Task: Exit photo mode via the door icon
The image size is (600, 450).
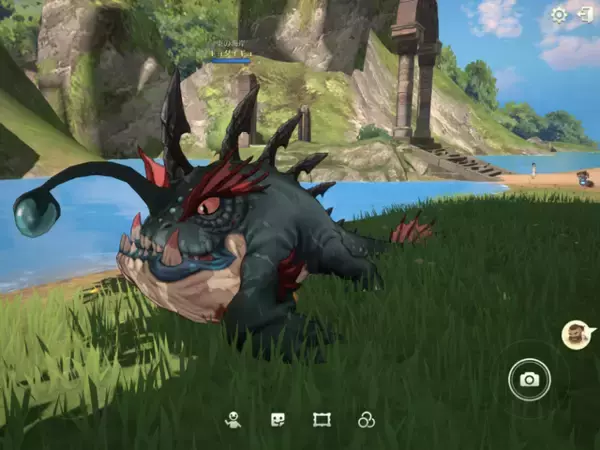Action: pos(584,14)
